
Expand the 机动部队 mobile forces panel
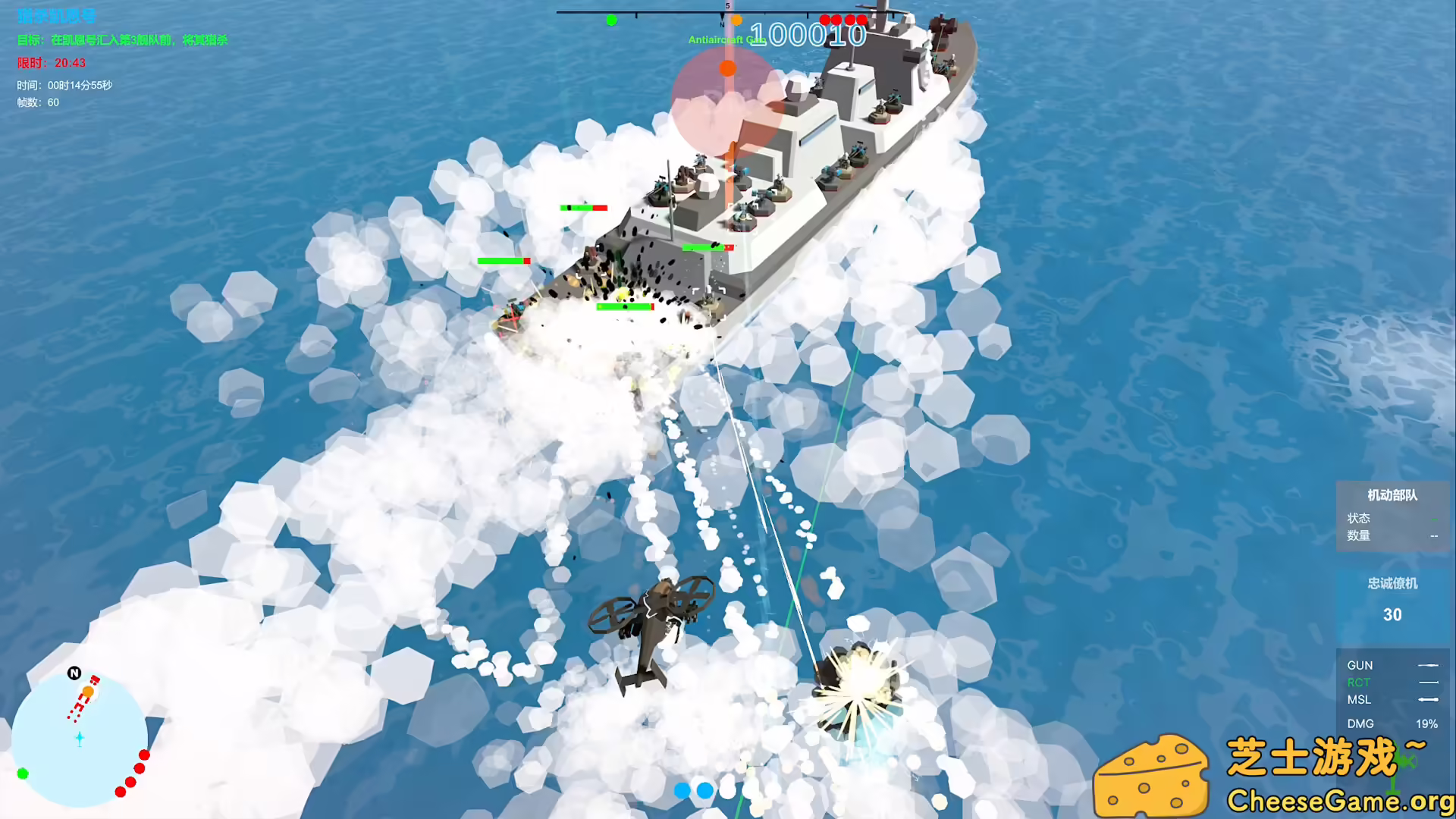pyautogui.click(x=1392, y=495)
